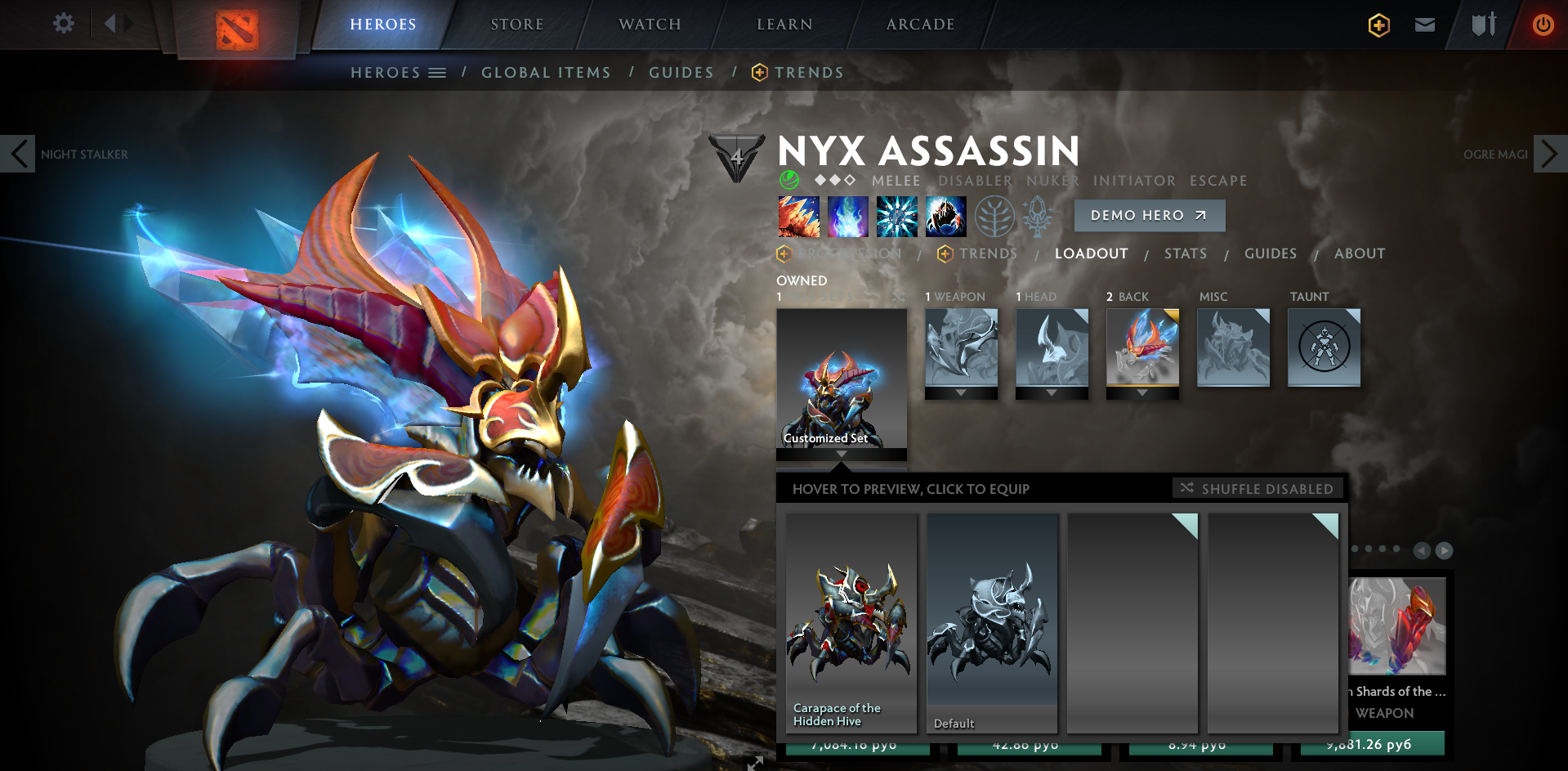Open the talent tree icon

(x=994, y=216)
